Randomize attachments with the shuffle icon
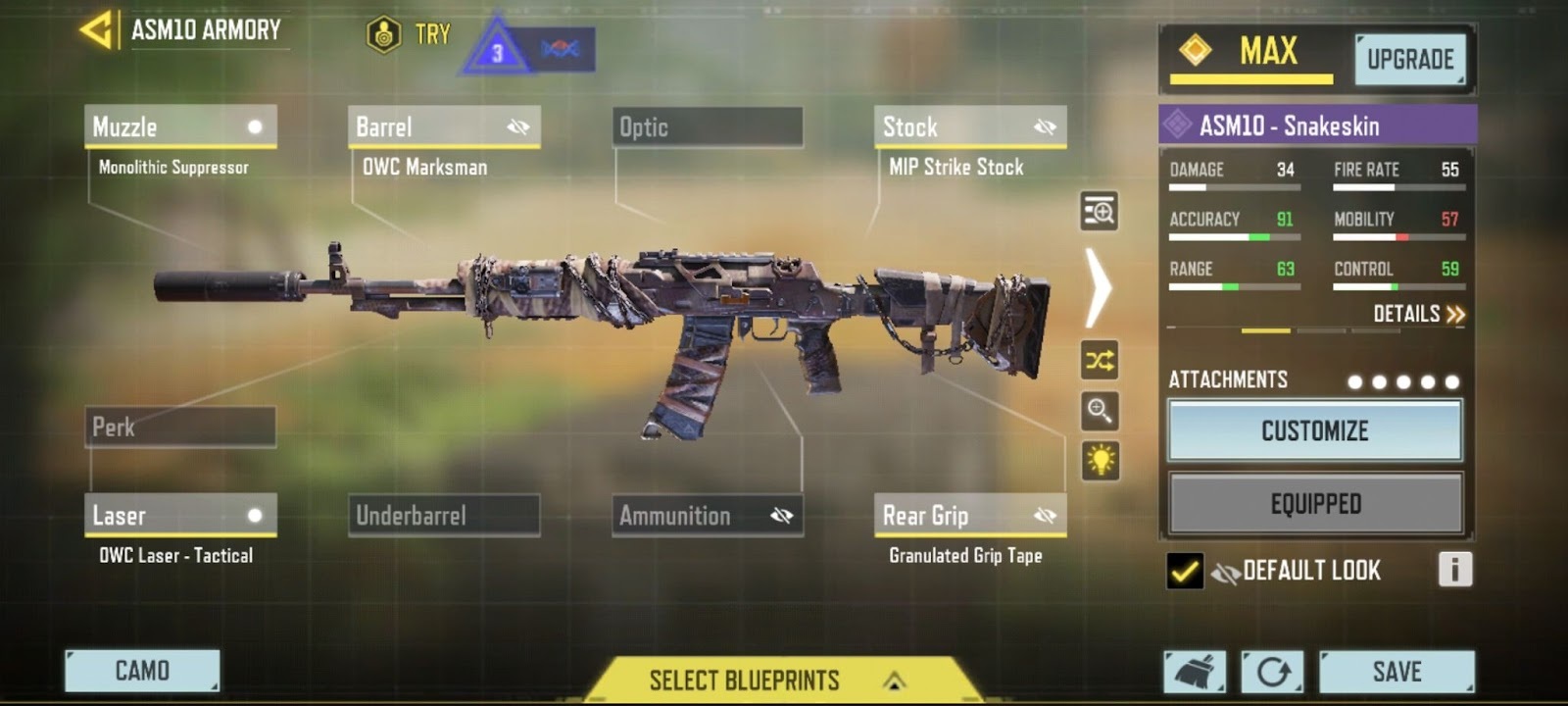The height and width of the screenshot is (706, 1568). pos(1100,361)
